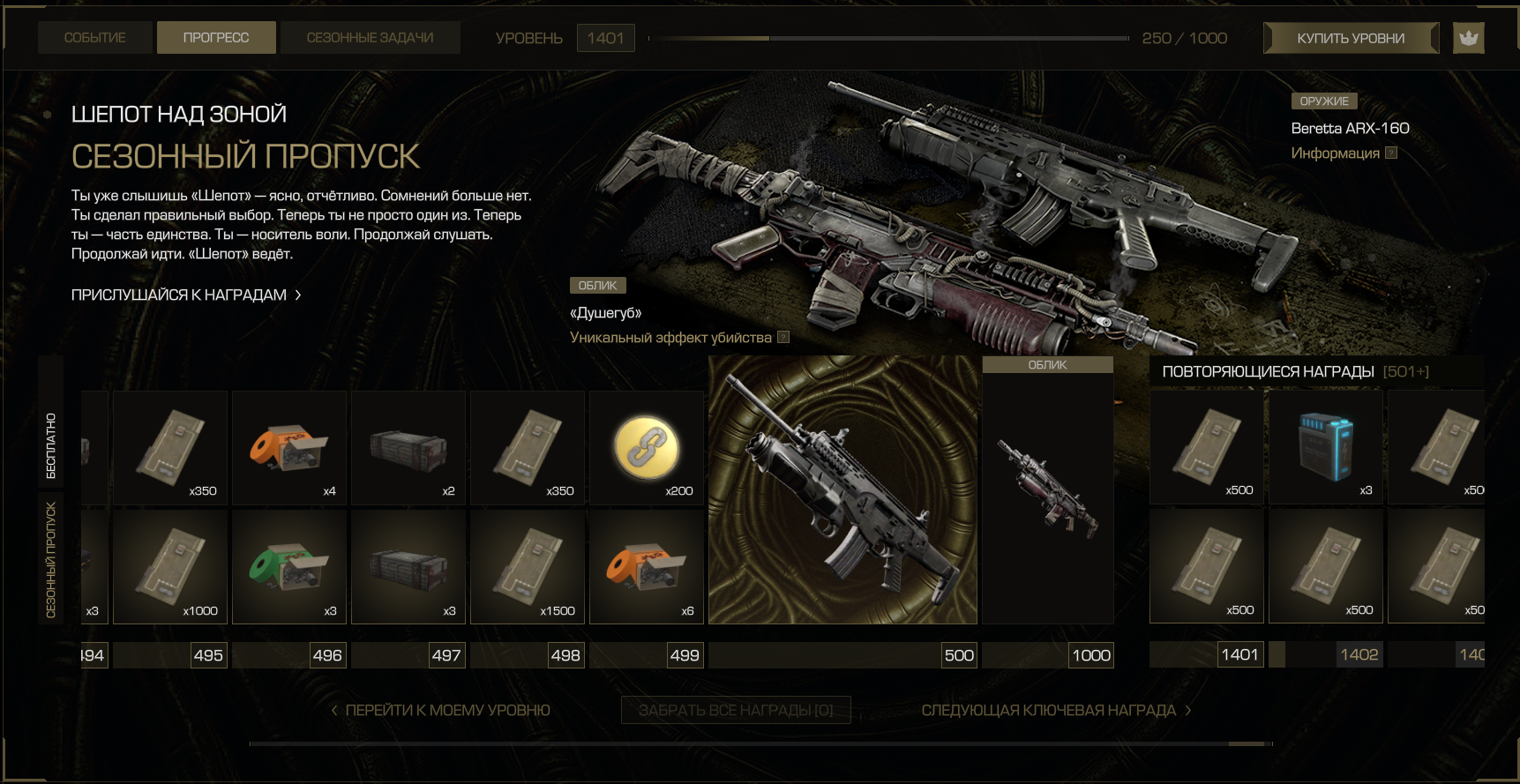The image size is (1520, 784).
Task: Open the Сезонные задачи tab
Action: pos(370,38)
